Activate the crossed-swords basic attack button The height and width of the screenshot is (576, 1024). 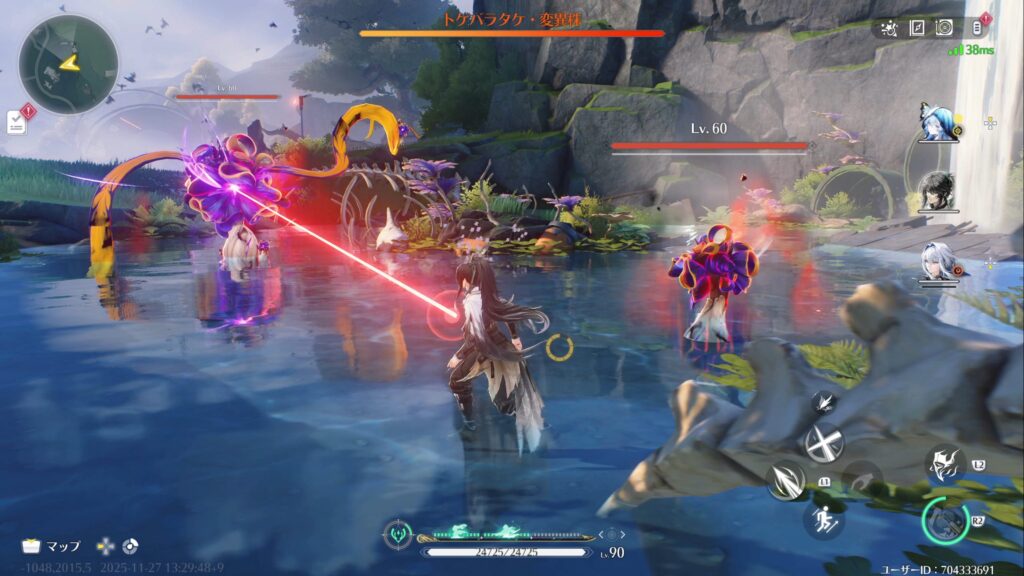click(824, 442)
